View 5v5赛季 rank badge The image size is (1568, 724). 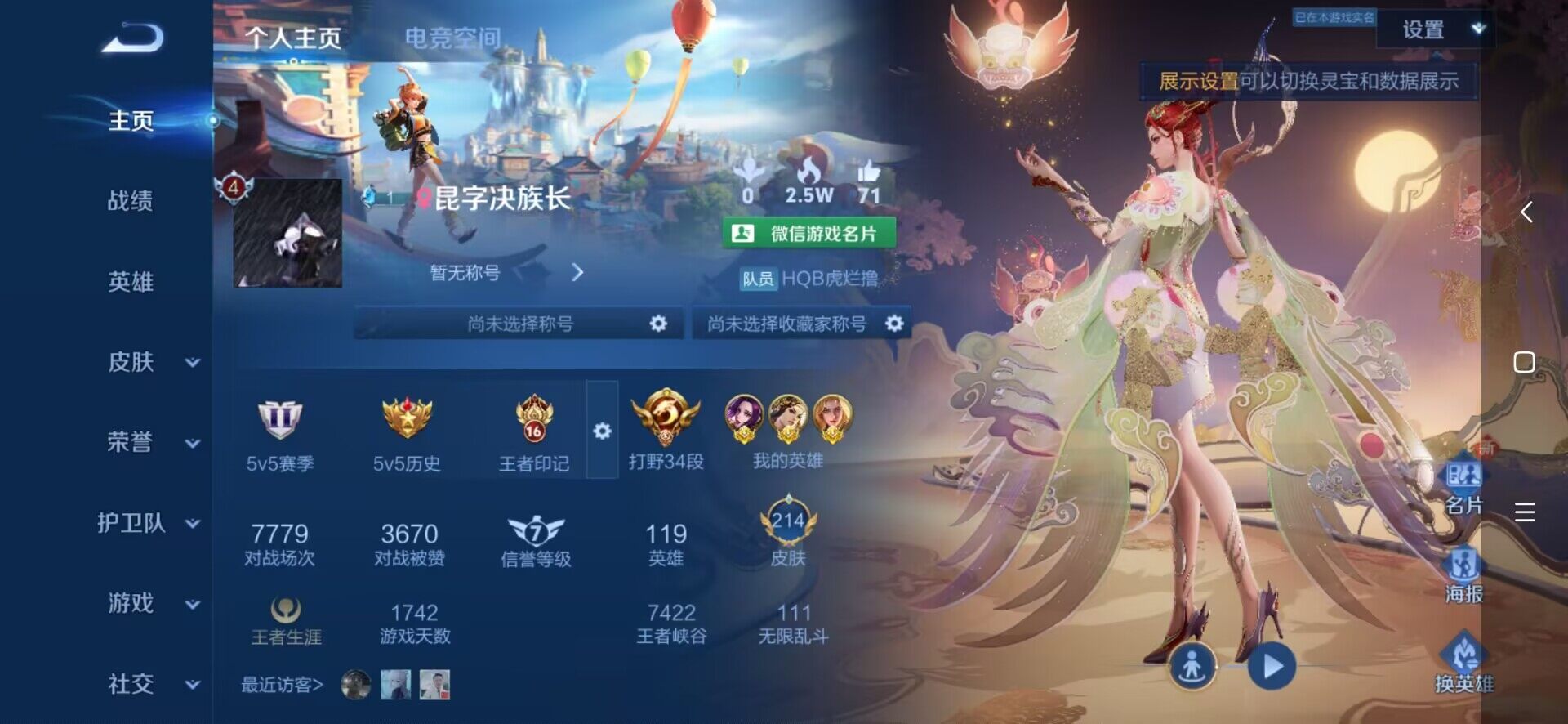coord(280,434)
